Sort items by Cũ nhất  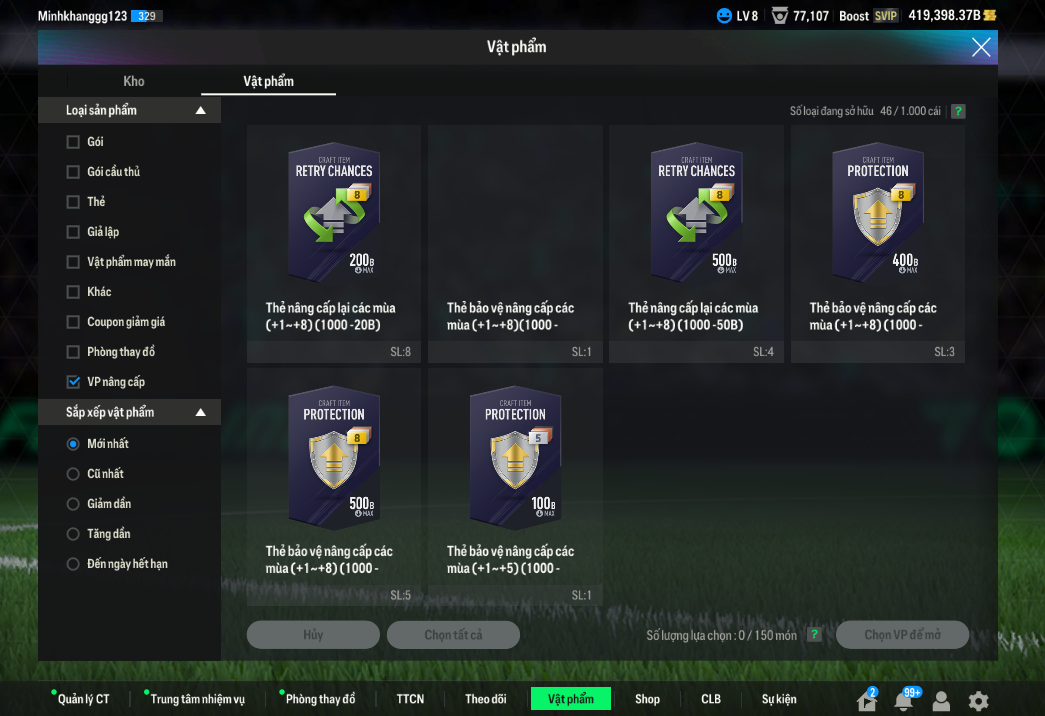coord(73,474)
